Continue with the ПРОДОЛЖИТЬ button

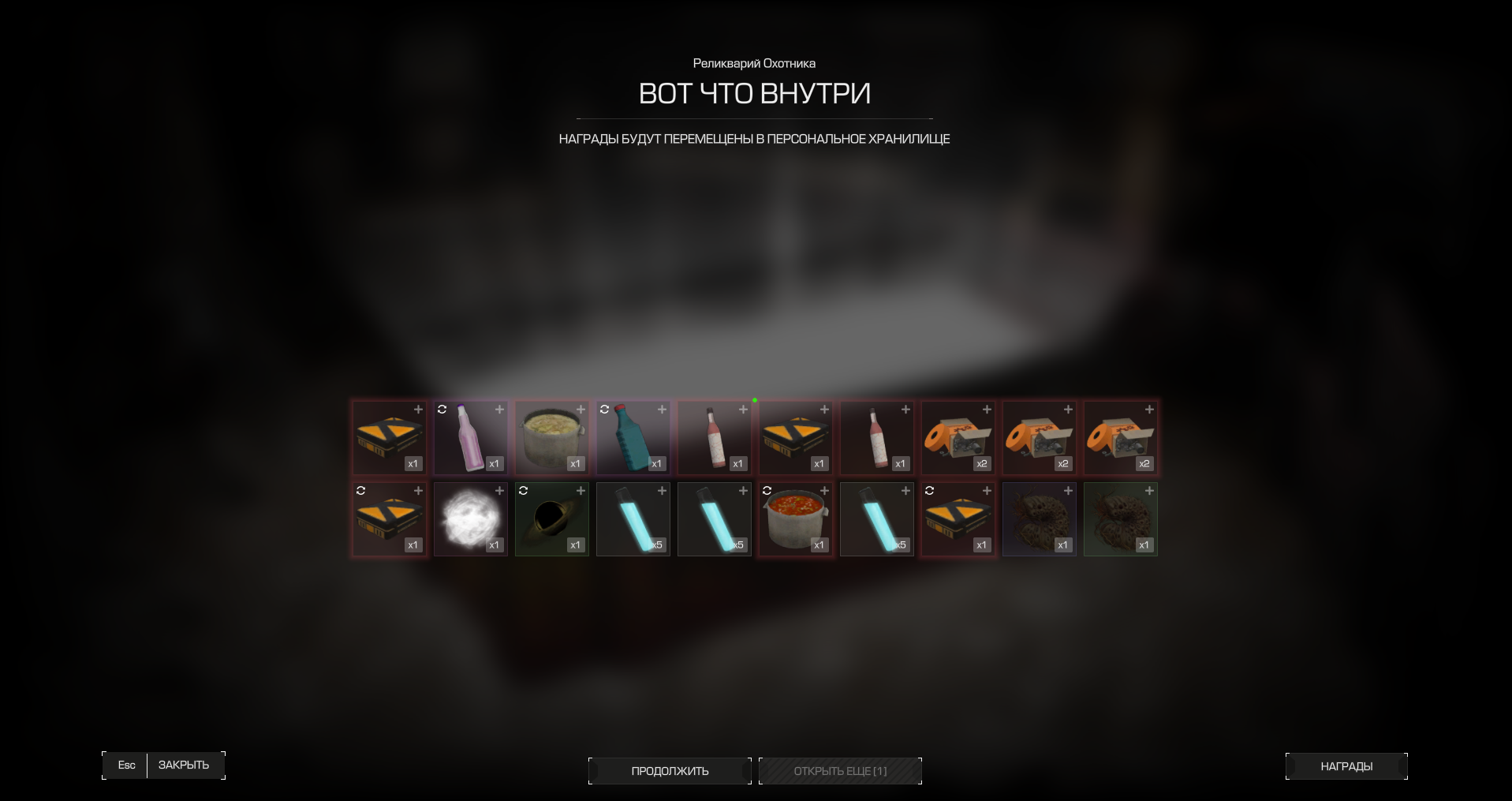pos(670,771)
